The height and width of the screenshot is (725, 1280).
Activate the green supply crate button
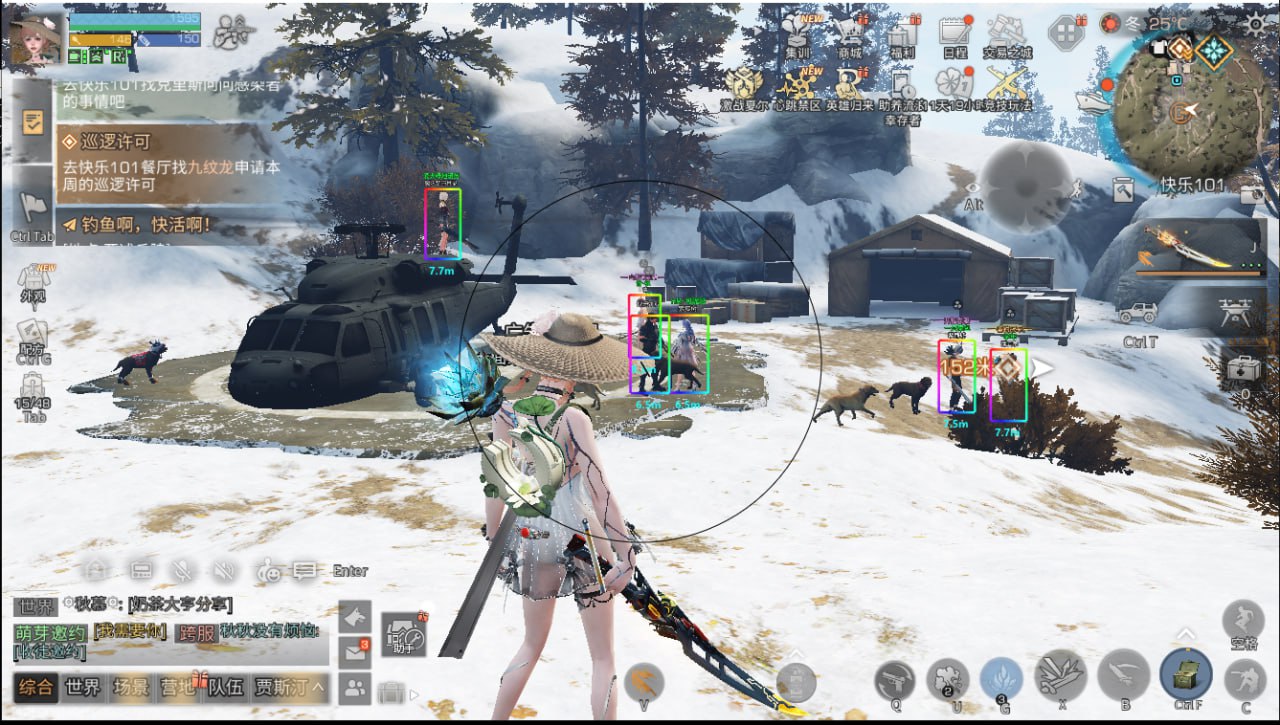pos(1186,675)
